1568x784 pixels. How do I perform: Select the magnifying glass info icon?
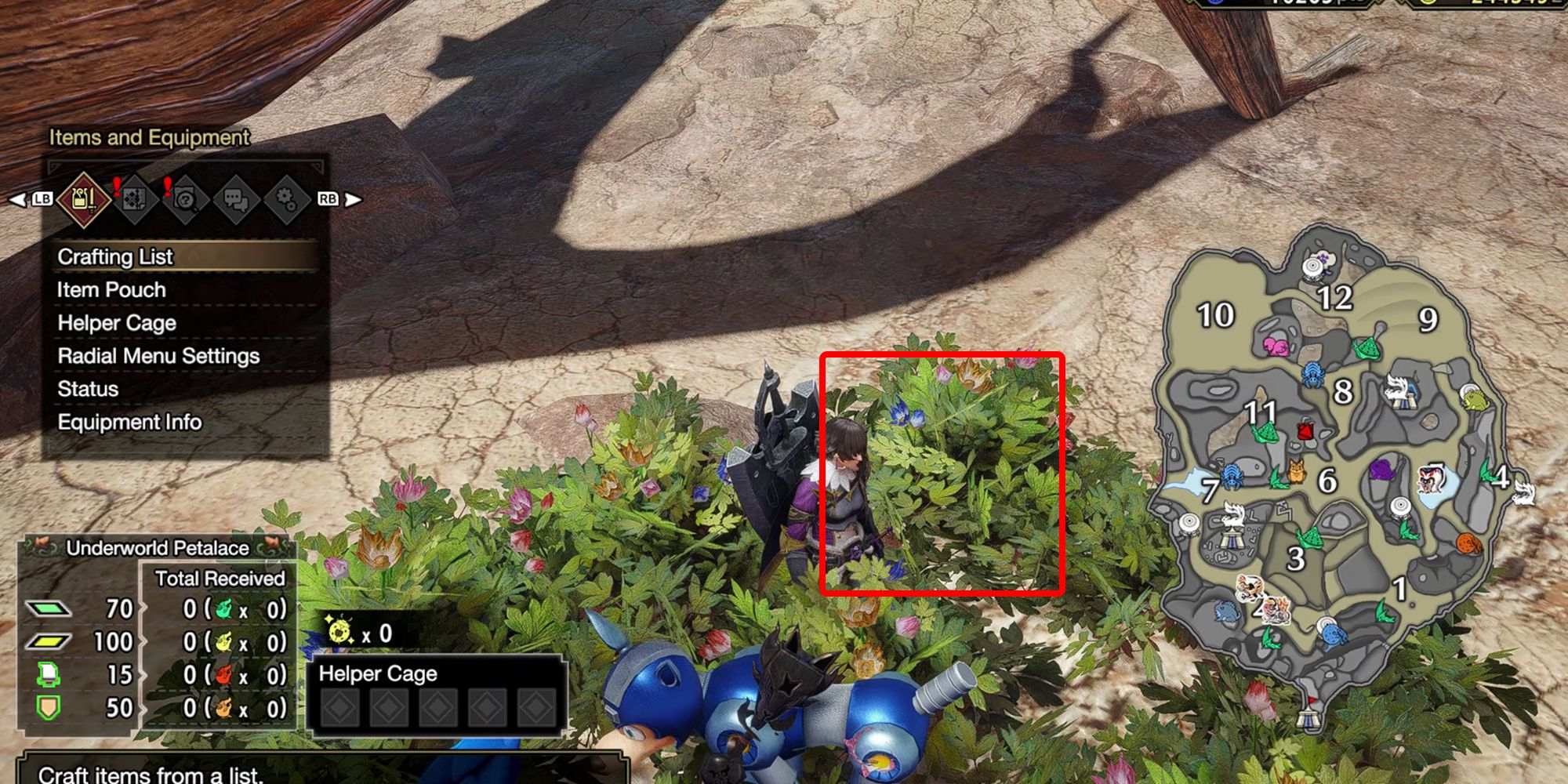(186, 199)
